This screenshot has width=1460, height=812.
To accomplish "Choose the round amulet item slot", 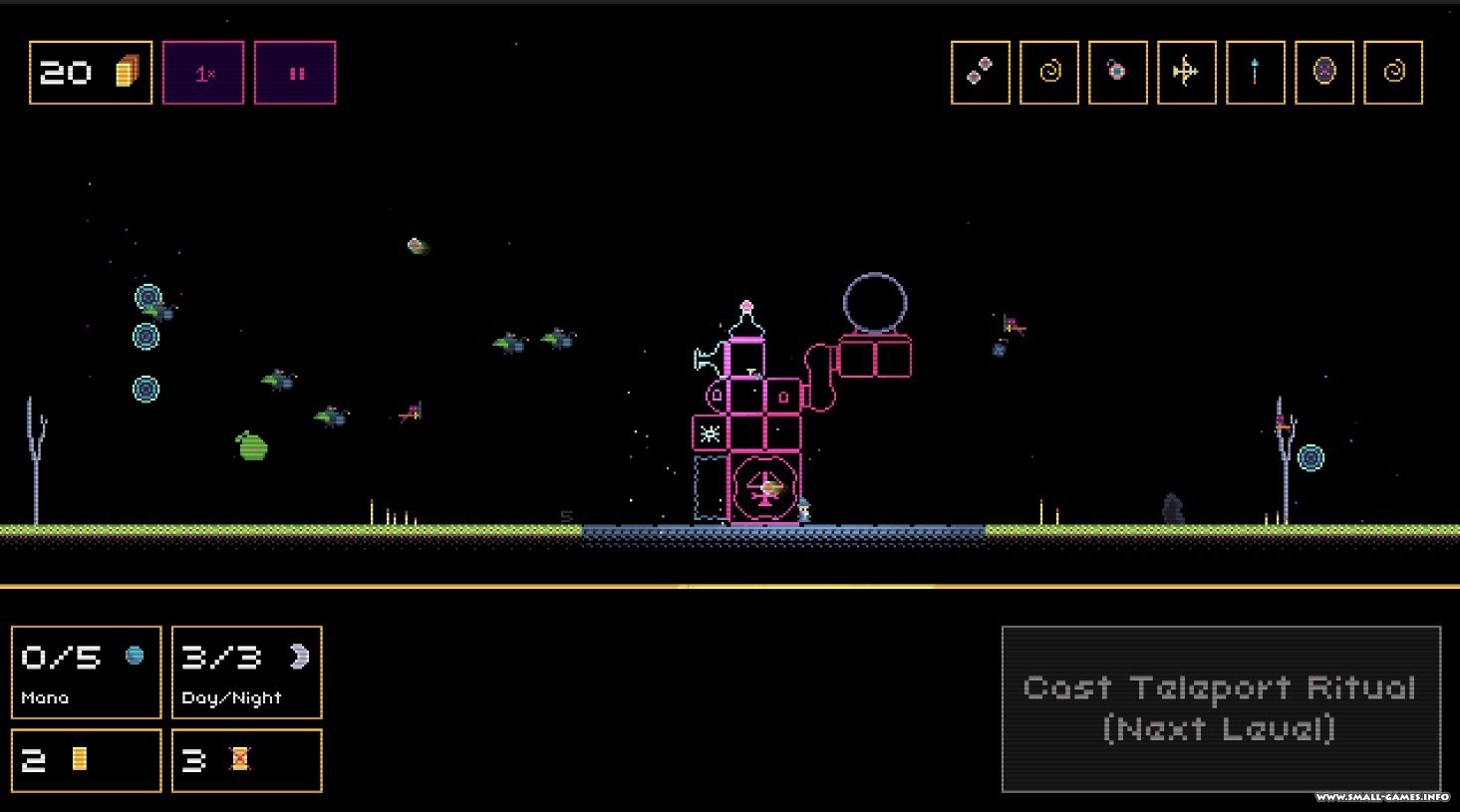I will (x=1118, y=72).
